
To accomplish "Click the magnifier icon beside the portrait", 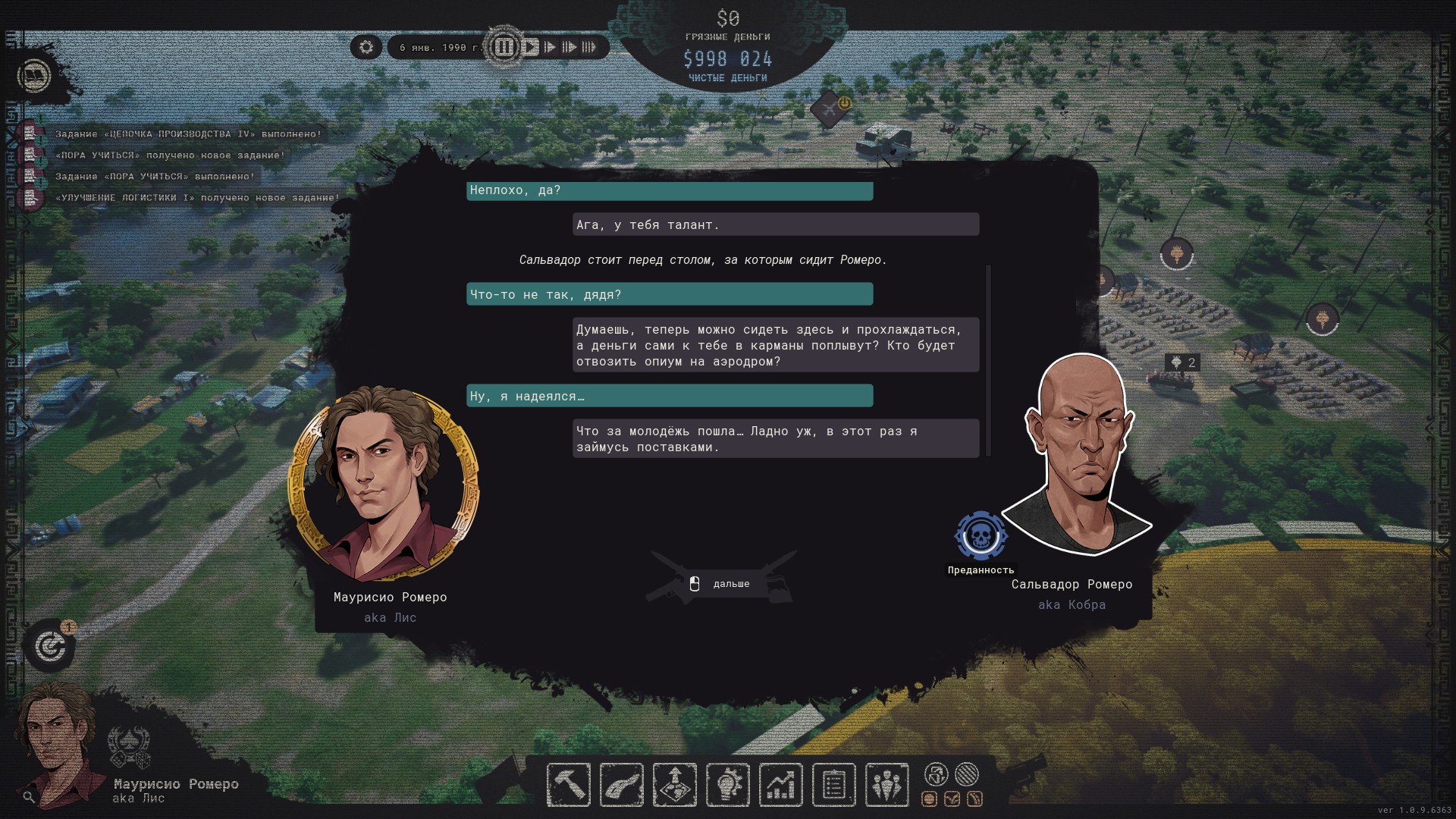I will pos(29,797).
